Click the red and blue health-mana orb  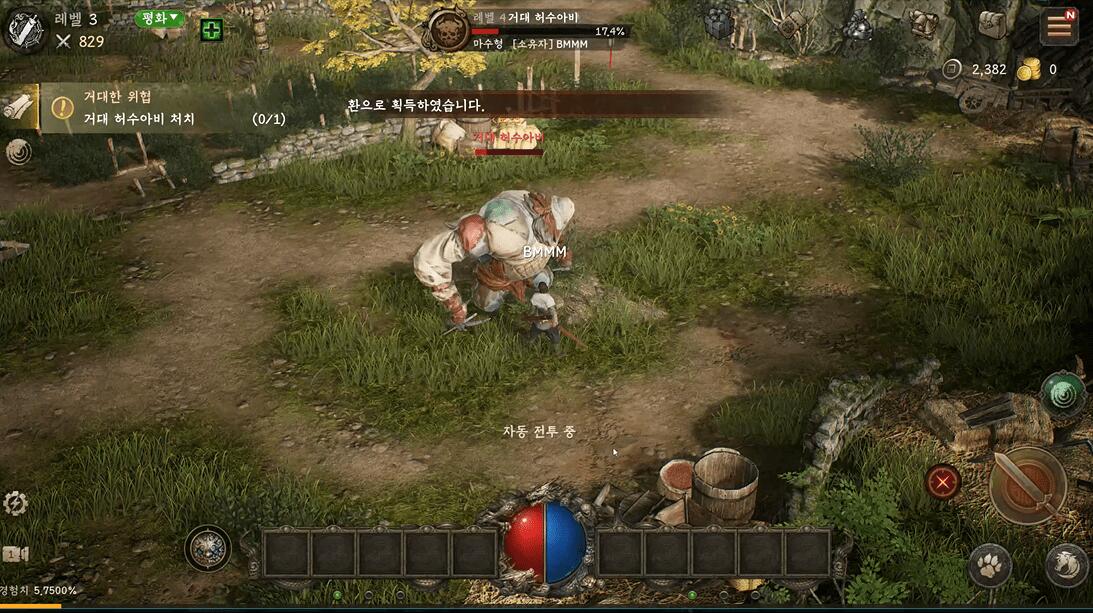[544, 542]
